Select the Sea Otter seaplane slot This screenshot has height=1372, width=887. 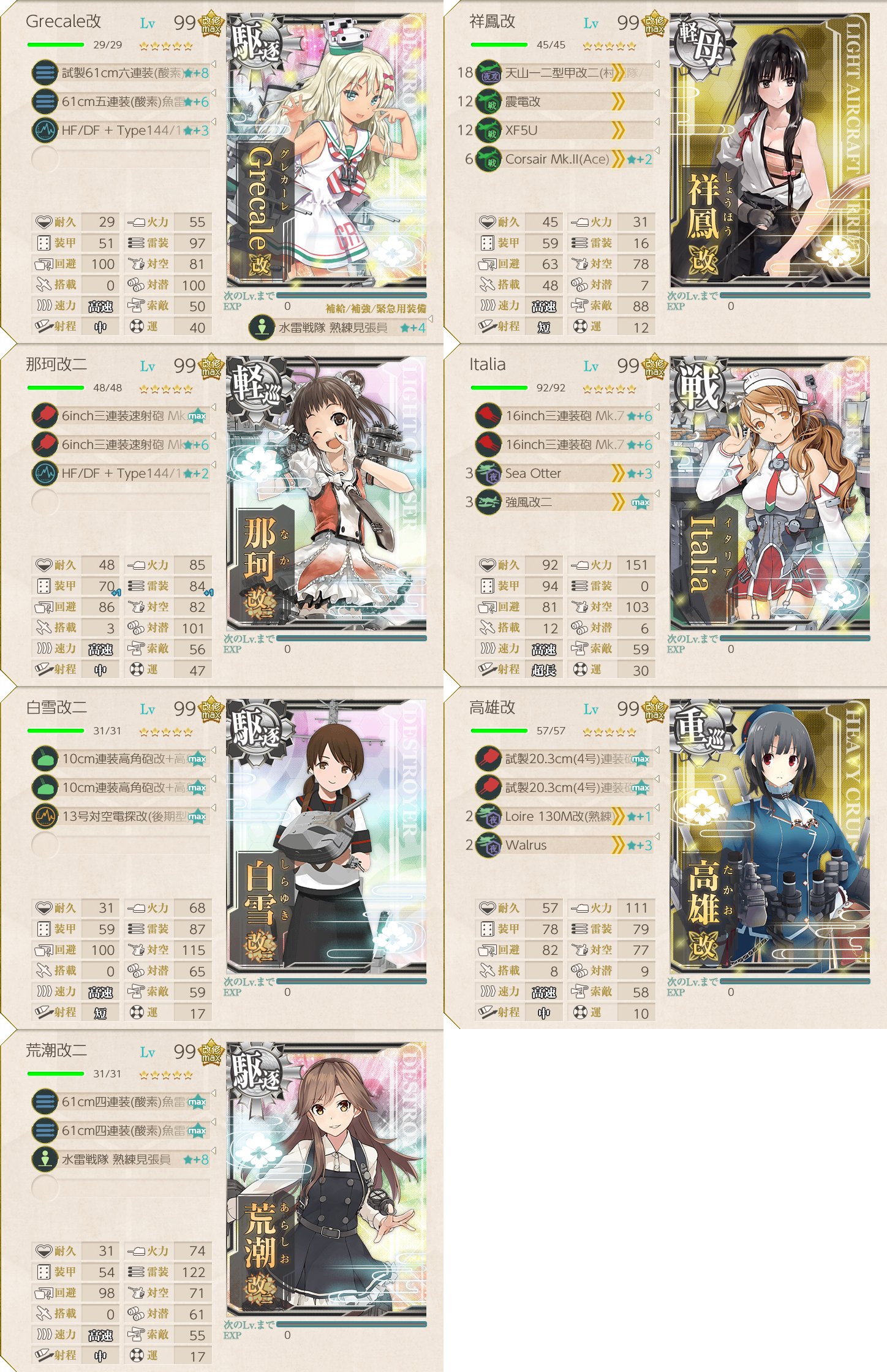pos(564,473)
